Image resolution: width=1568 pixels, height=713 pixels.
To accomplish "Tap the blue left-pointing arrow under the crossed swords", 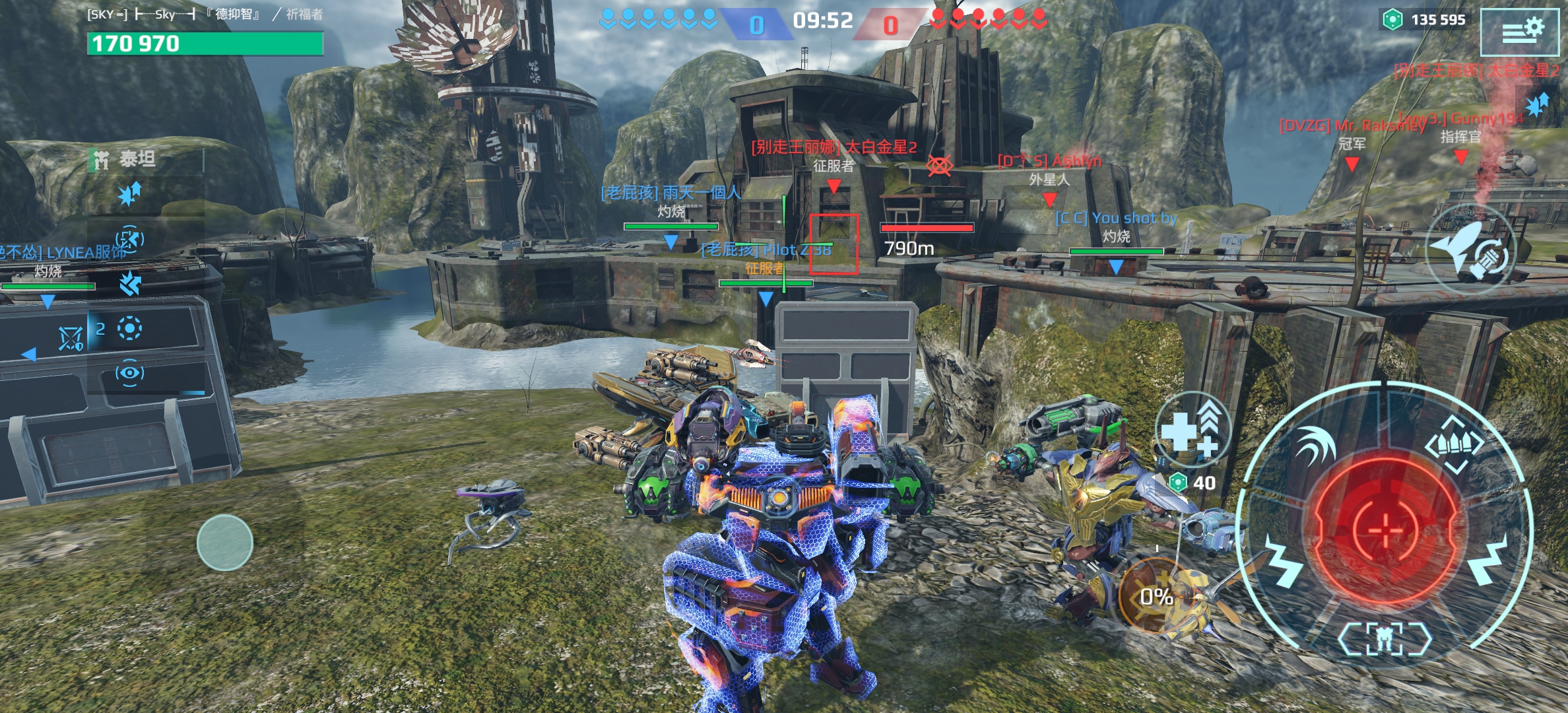I will pyautogui.click(x=29, y=355).
